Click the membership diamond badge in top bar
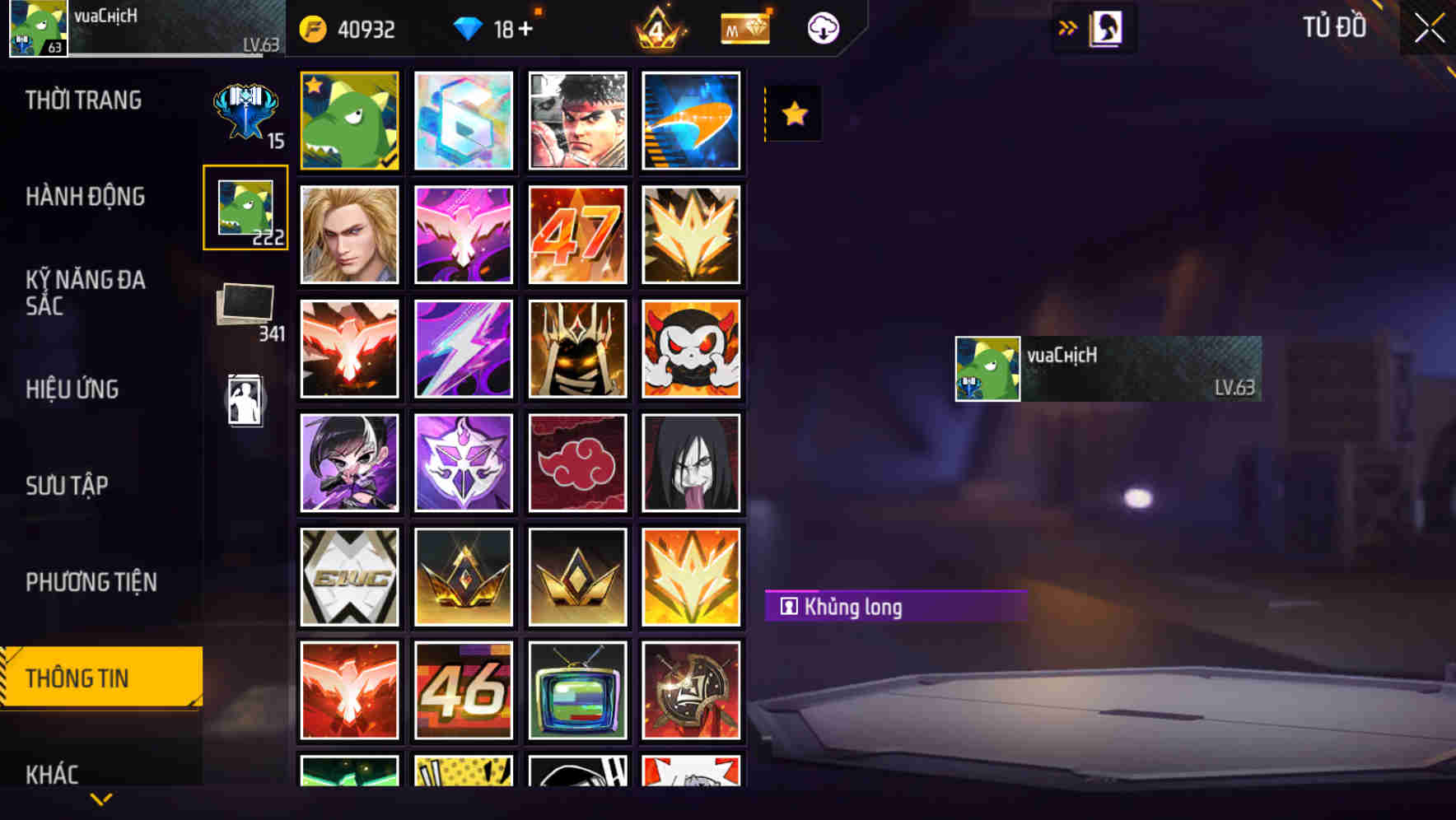Screen dimensions: 1456x820 click(x=744, y=28)
